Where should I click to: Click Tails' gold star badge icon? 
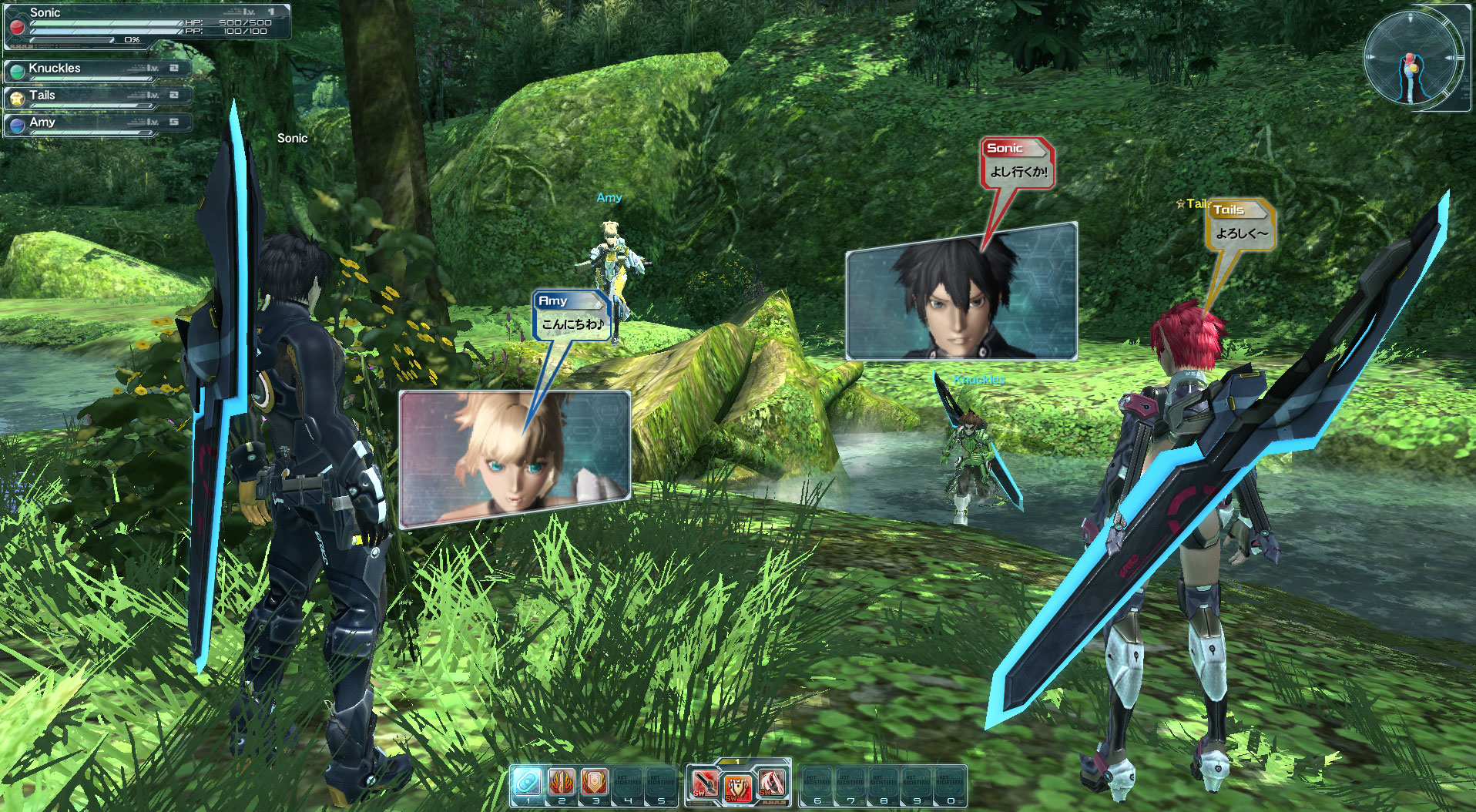tap(17, 96)
